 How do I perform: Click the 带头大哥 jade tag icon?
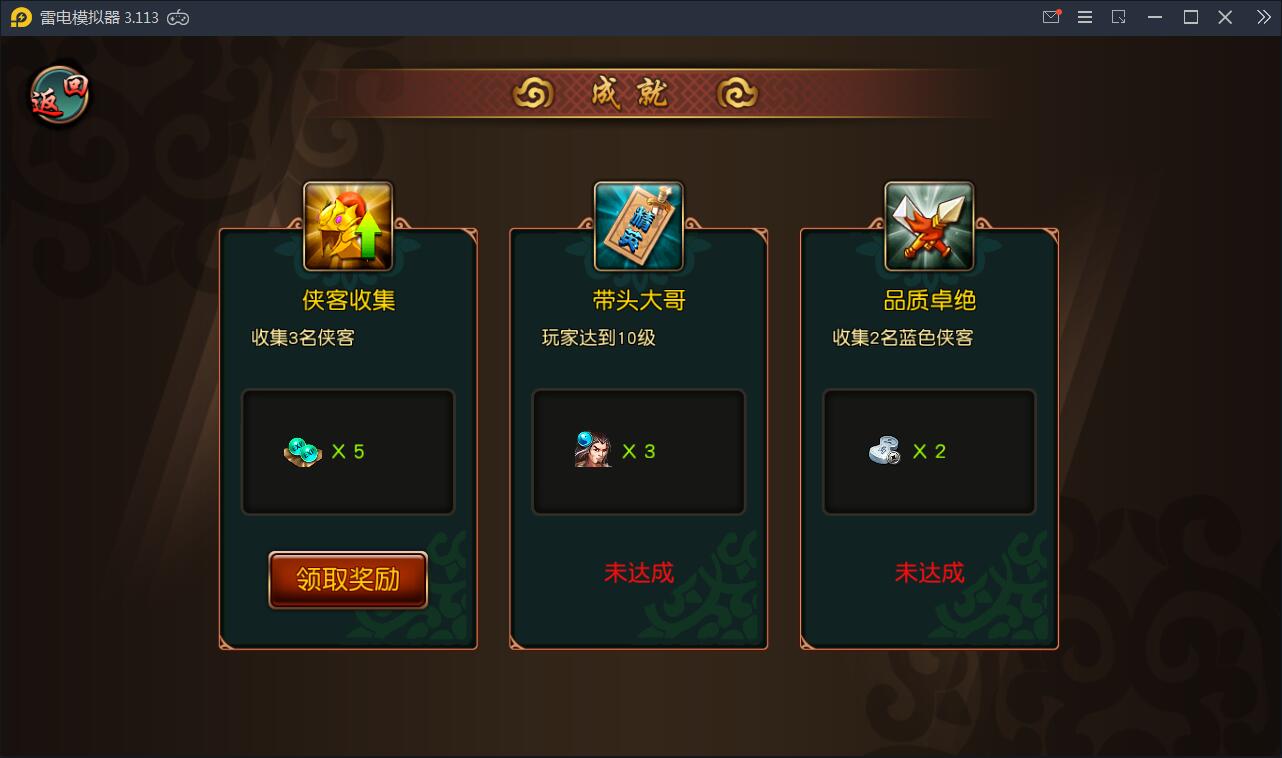[x=638, y=225]
